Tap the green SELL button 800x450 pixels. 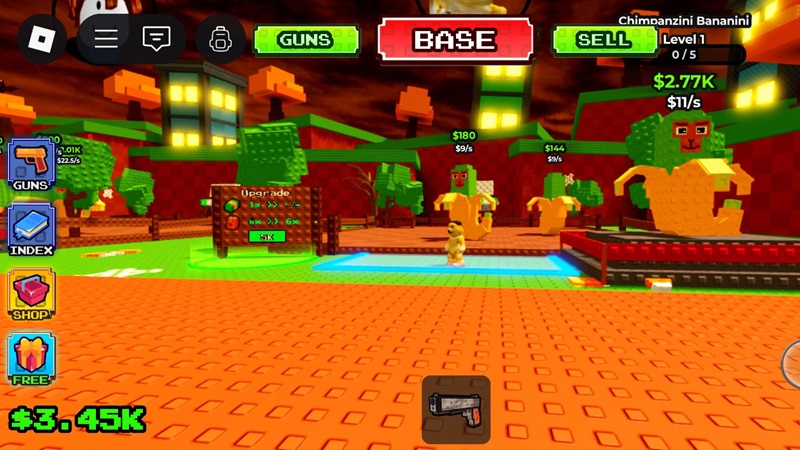pos(604,40)
